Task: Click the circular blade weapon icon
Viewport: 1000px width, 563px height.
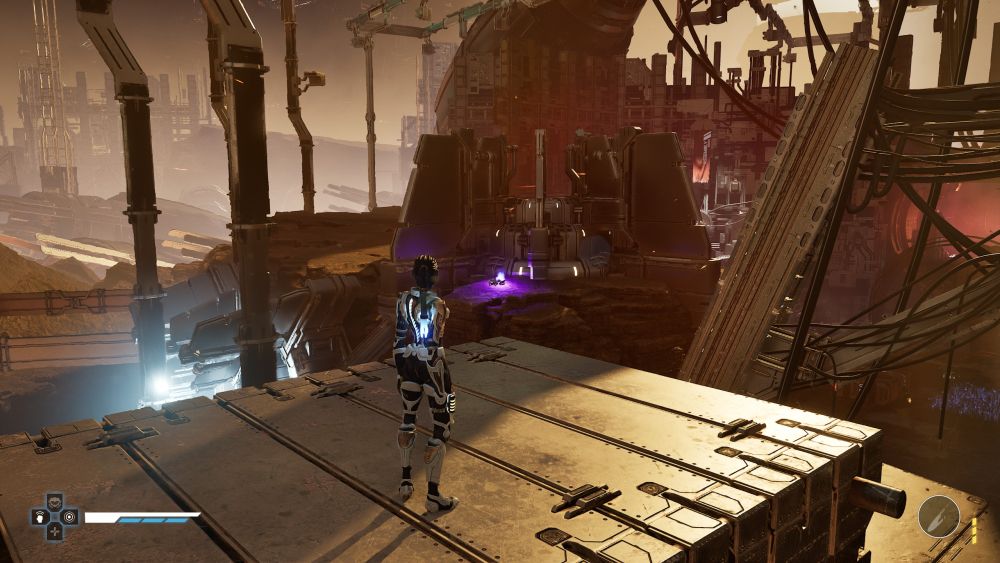Action: pos(938,516)
